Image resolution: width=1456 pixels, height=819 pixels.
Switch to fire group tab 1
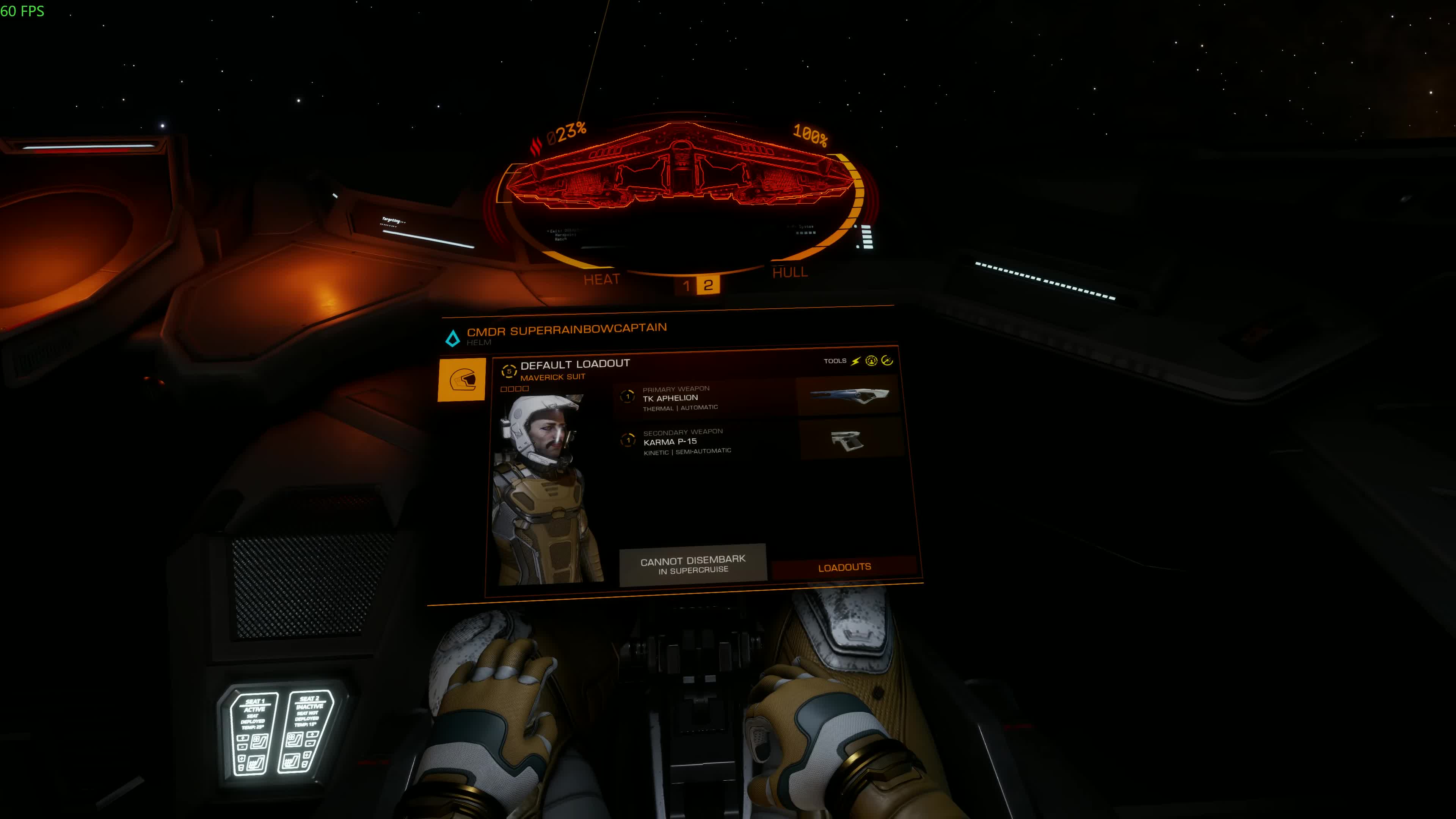coord(686,286)
